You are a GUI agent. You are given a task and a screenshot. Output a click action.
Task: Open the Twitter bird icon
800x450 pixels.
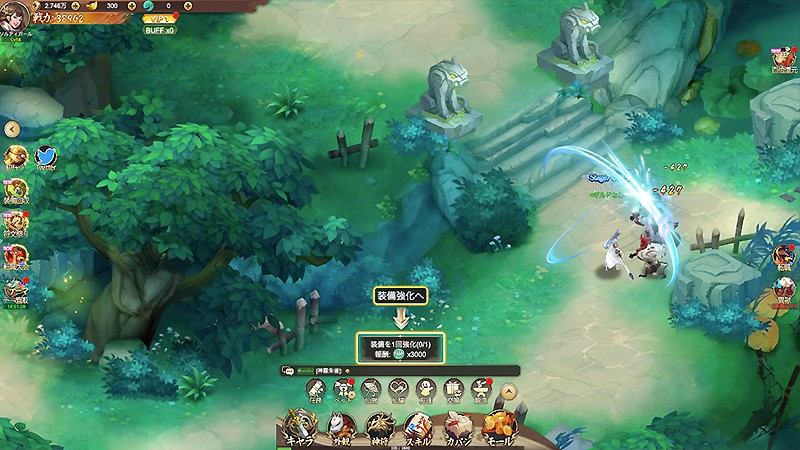46,158
